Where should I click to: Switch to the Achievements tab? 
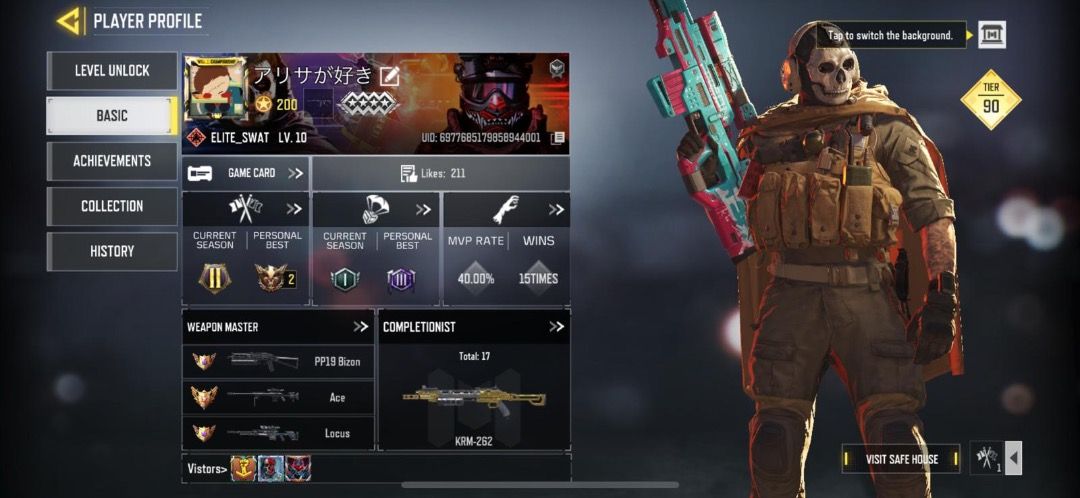click(112, 161)
